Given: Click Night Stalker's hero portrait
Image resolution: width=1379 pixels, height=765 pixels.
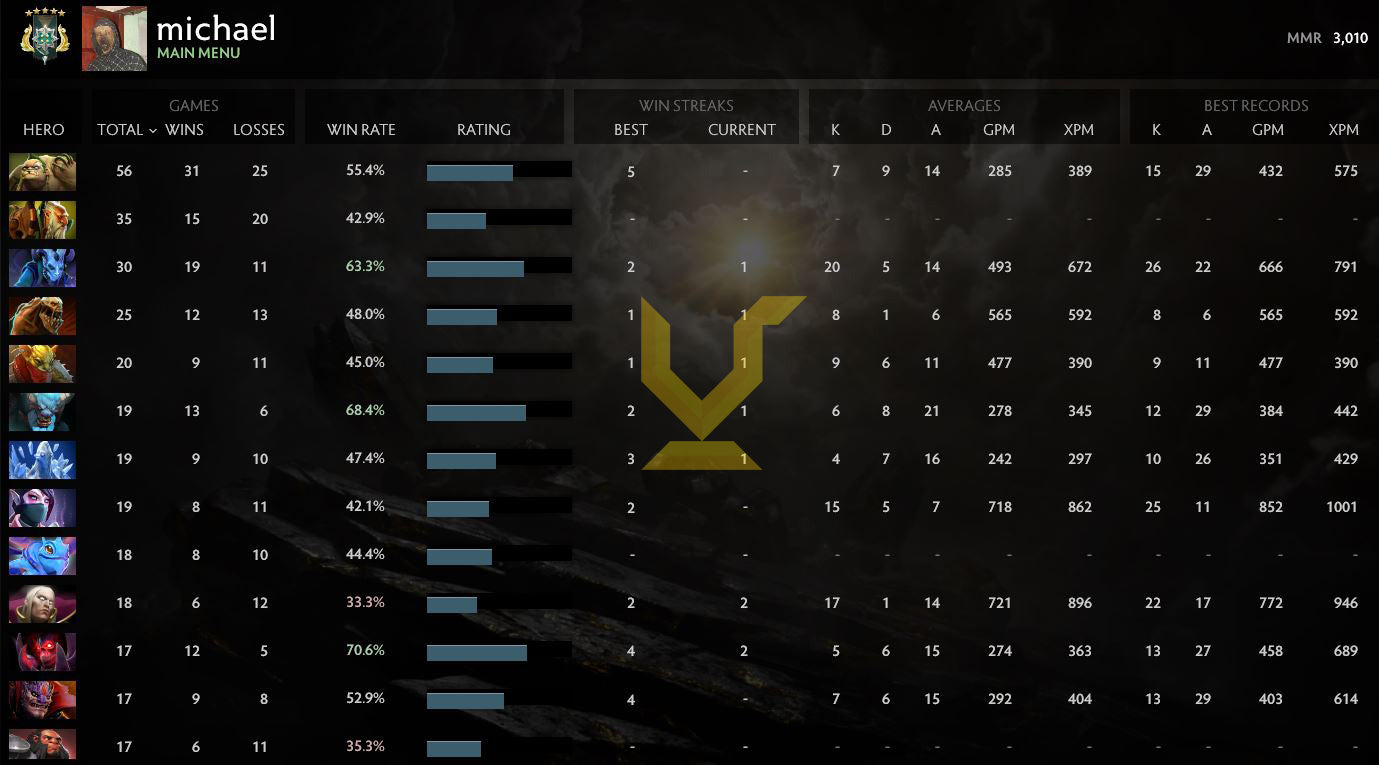Looking at the screenshot, I should click(42, 267).
